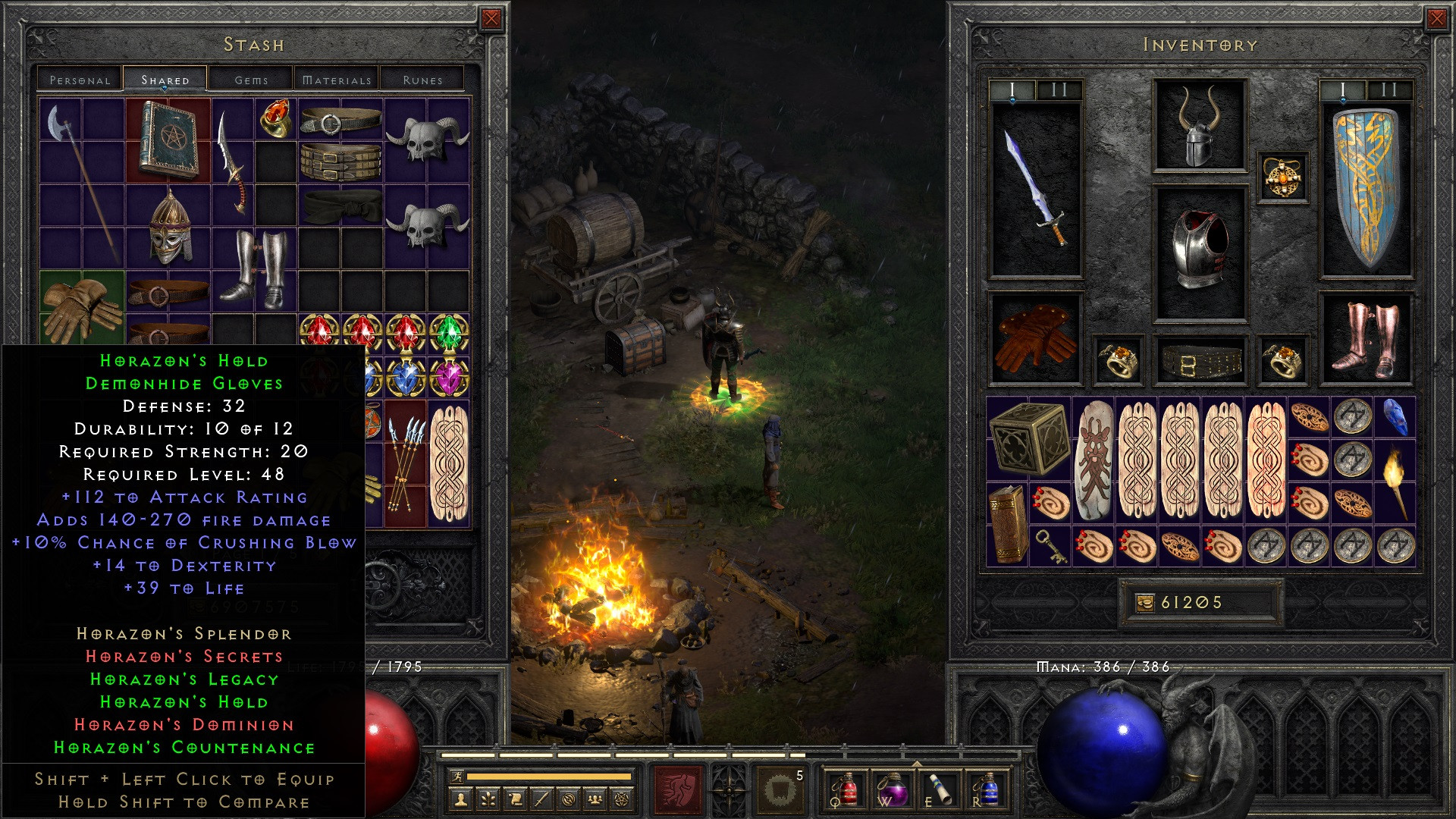Viewport: 1456px width, 819px height.
Task: Open the Personal stash tab
Action: point(81,79)
